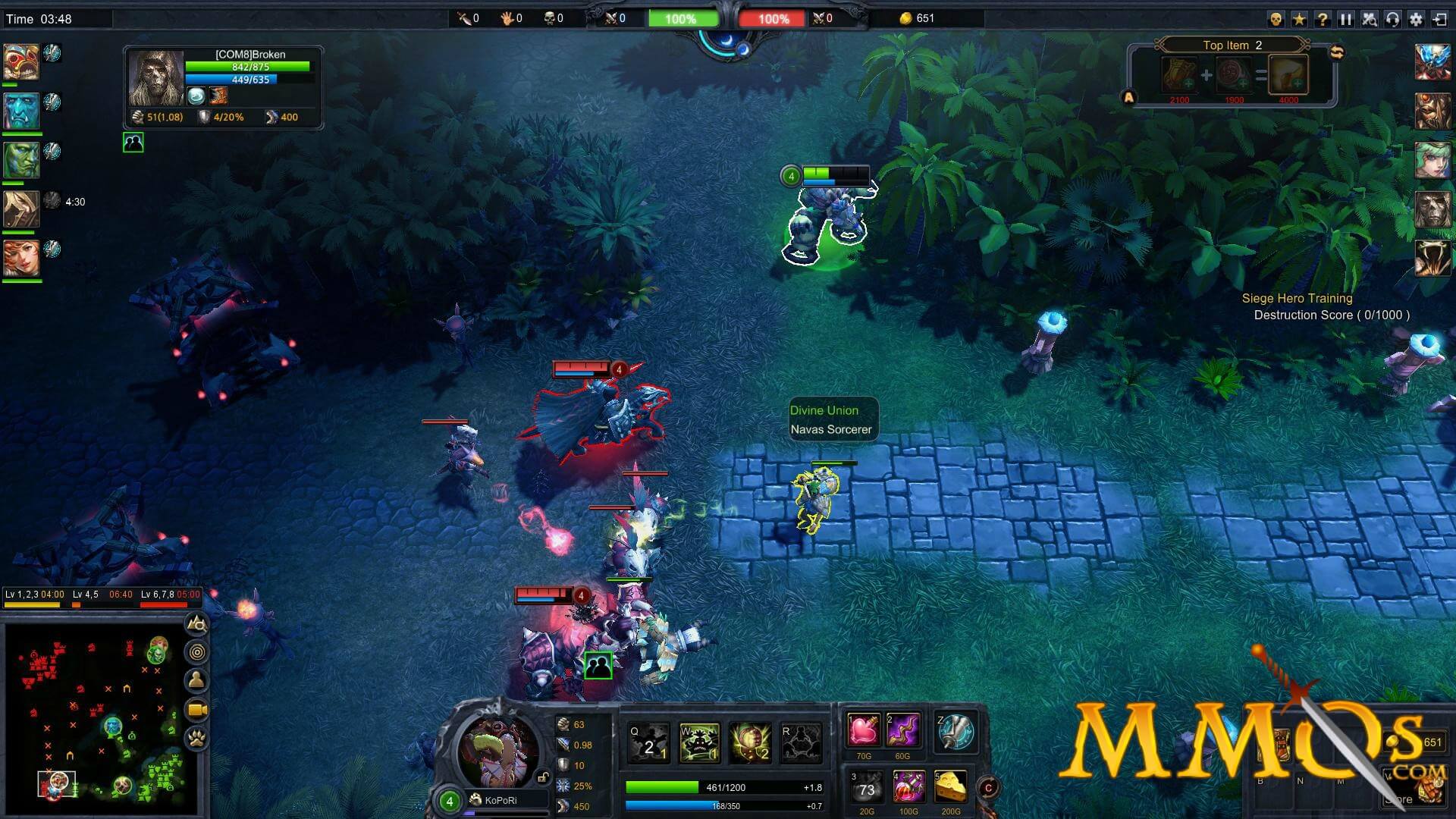This screenshot has width=1456, height=819.
Task: Toggle the pause button in the top bar
Action: click(x=1346, y=18)
